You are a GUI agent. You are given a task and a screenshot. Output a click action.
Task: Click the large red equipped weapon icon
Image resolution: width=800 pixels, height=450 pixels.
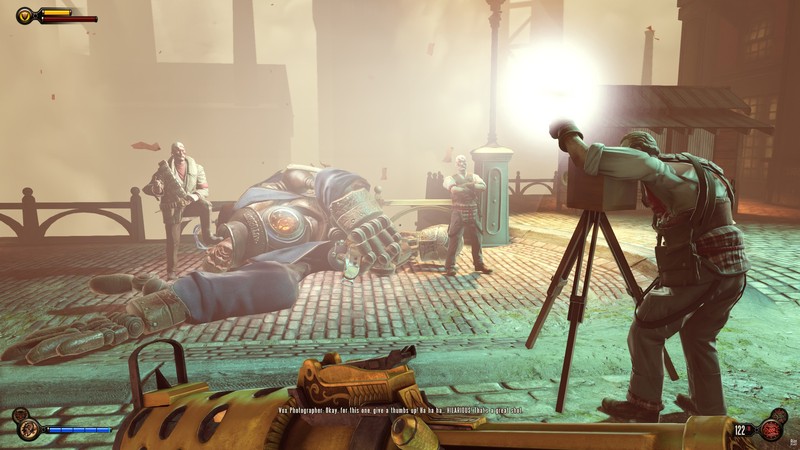click(772, 429)
